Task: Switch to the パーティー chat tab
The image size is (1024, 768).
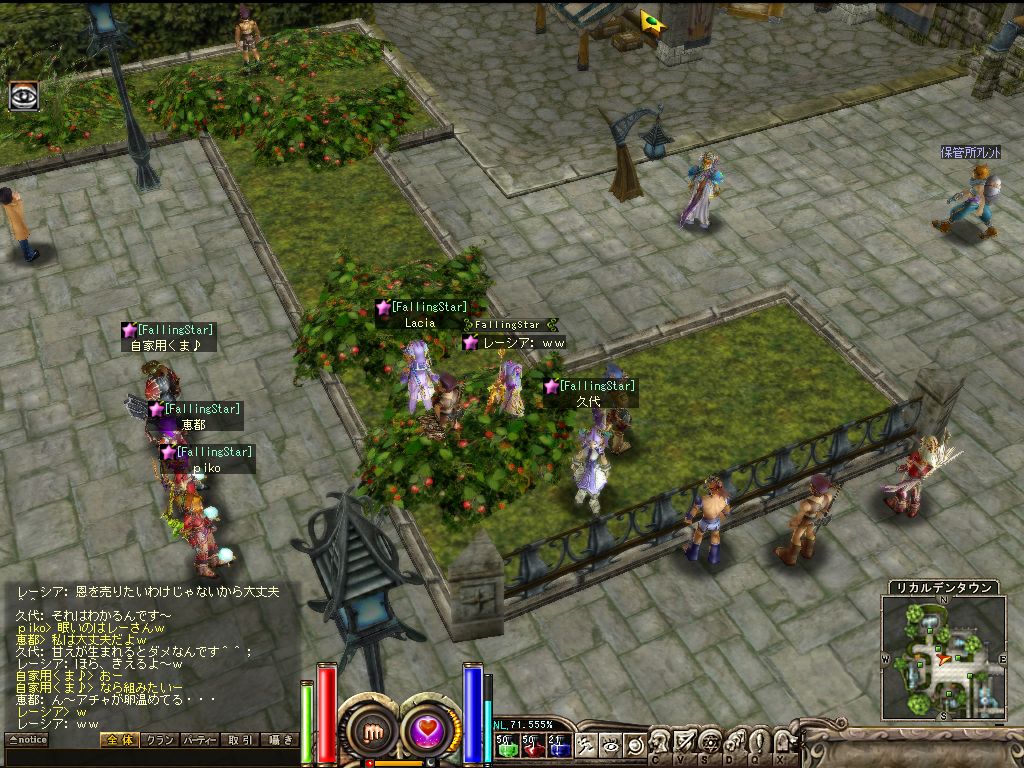Action: click(x=200, y=740)
